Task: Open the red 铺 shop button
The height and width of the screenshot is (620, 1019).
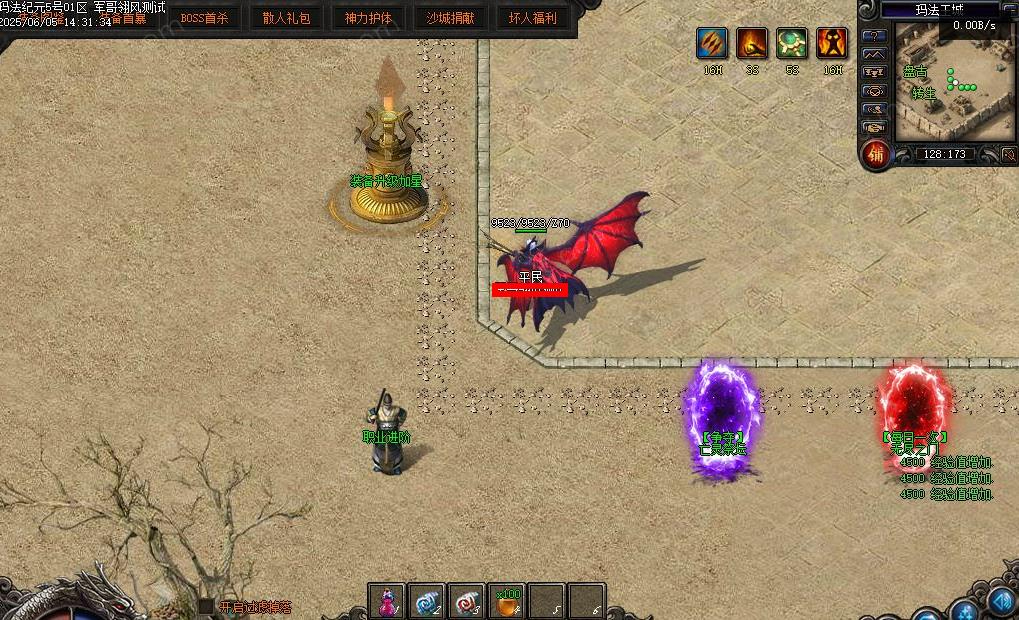Action: 876,154
